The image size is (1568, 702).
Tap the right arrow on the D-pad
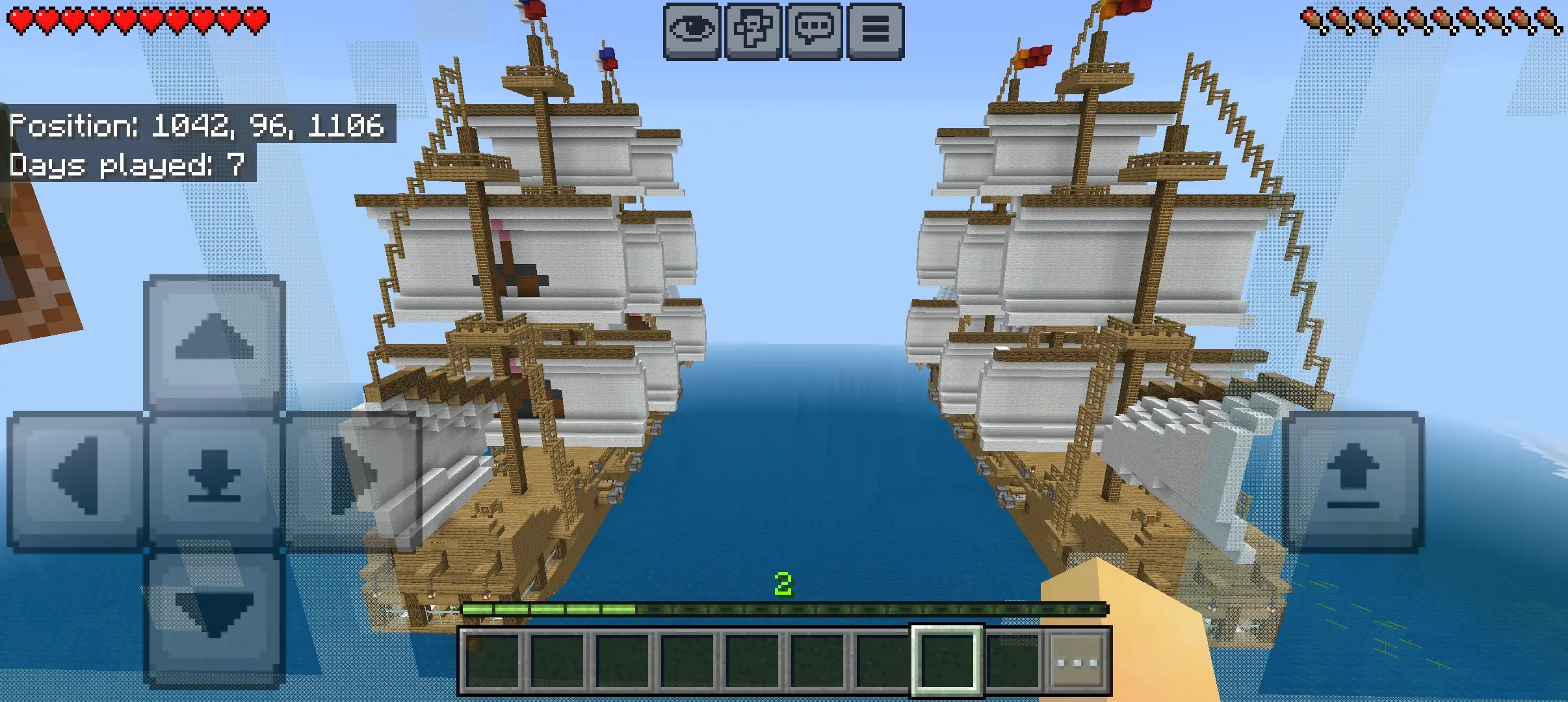(x=351, y=479)
